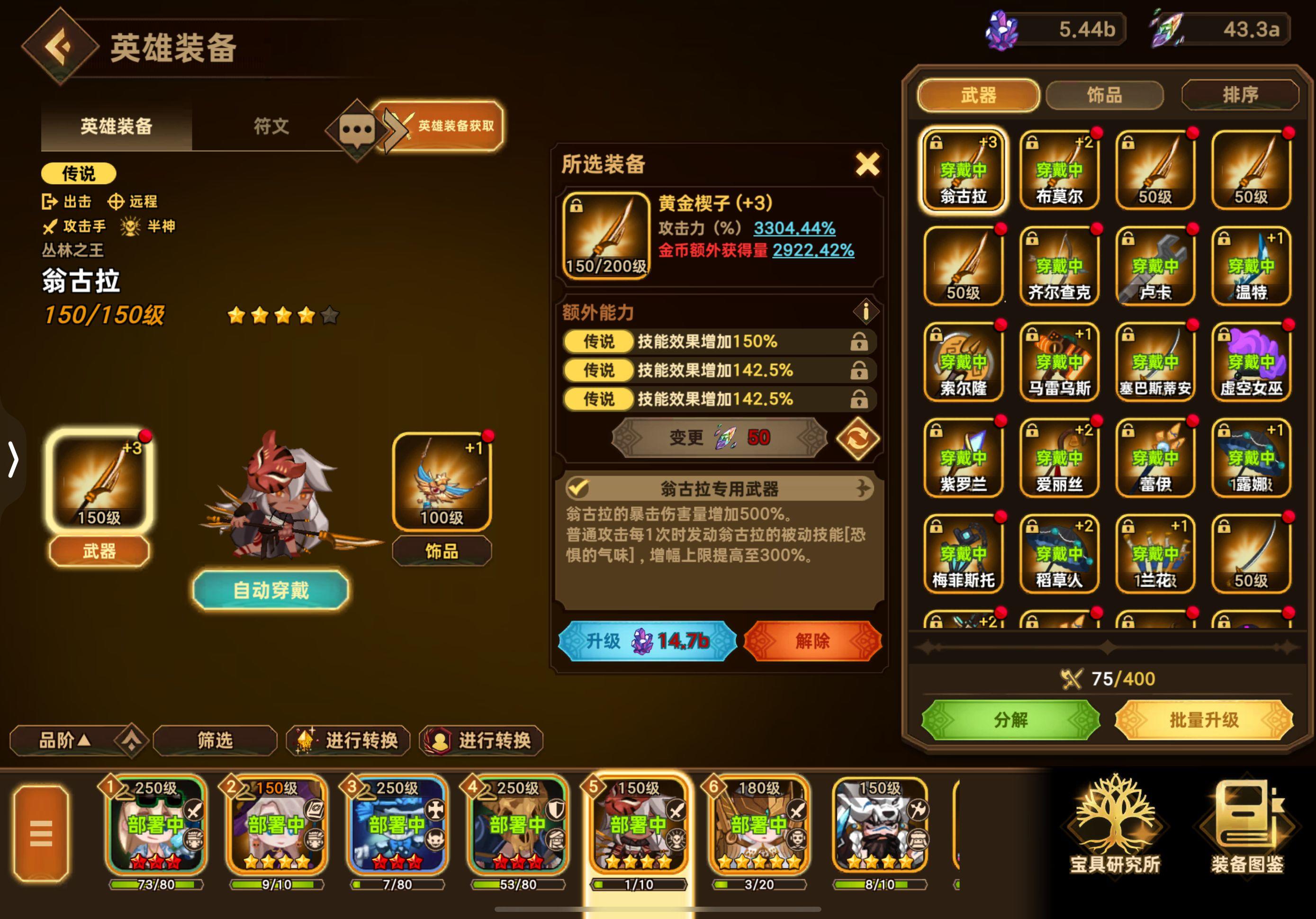Expand the left side panel chevron

pos(13,459)
